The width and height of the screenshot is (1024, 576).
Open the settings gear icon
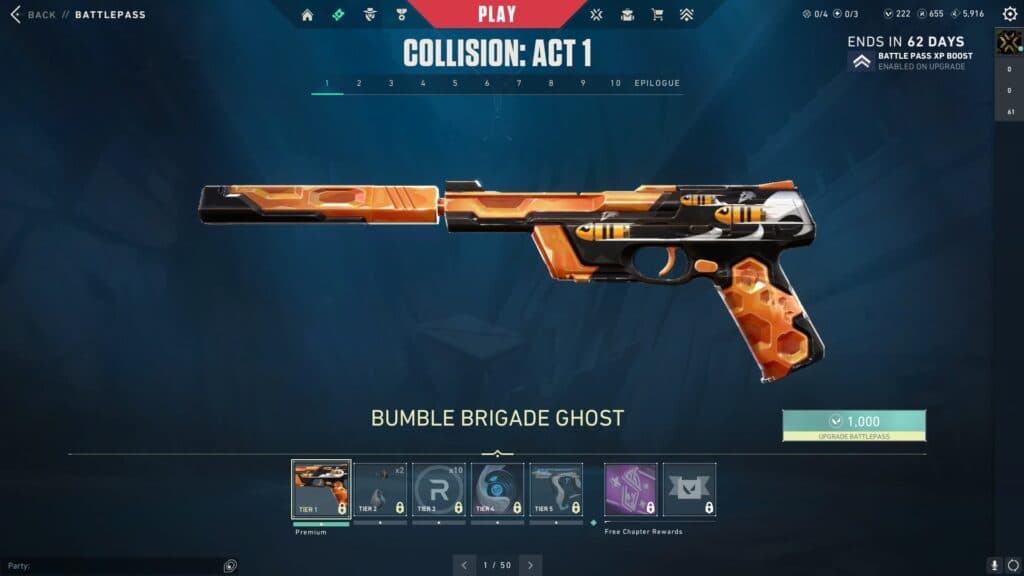tap(1009, 14)
